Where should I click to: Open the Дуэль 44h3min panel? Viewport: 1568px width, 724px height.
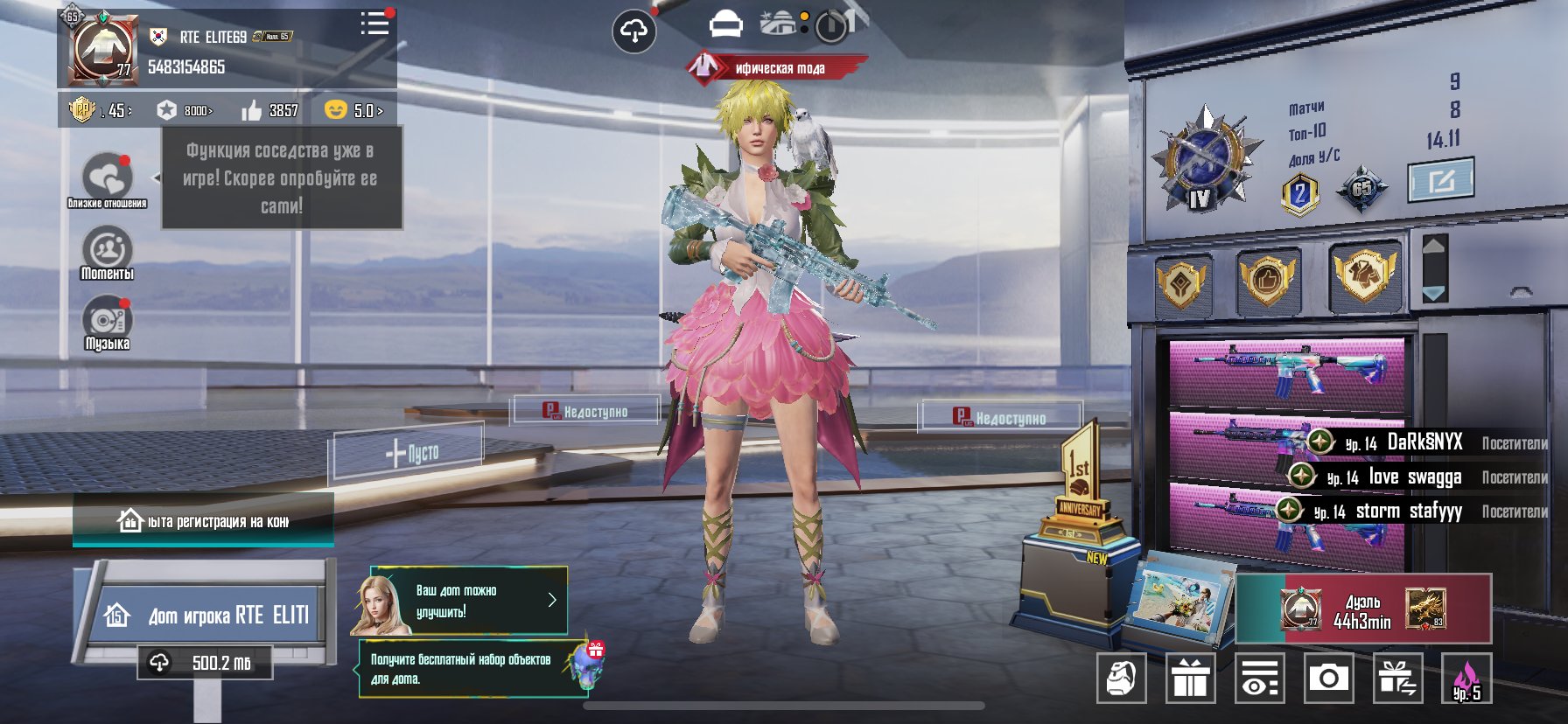click(x=1362, y=609)
